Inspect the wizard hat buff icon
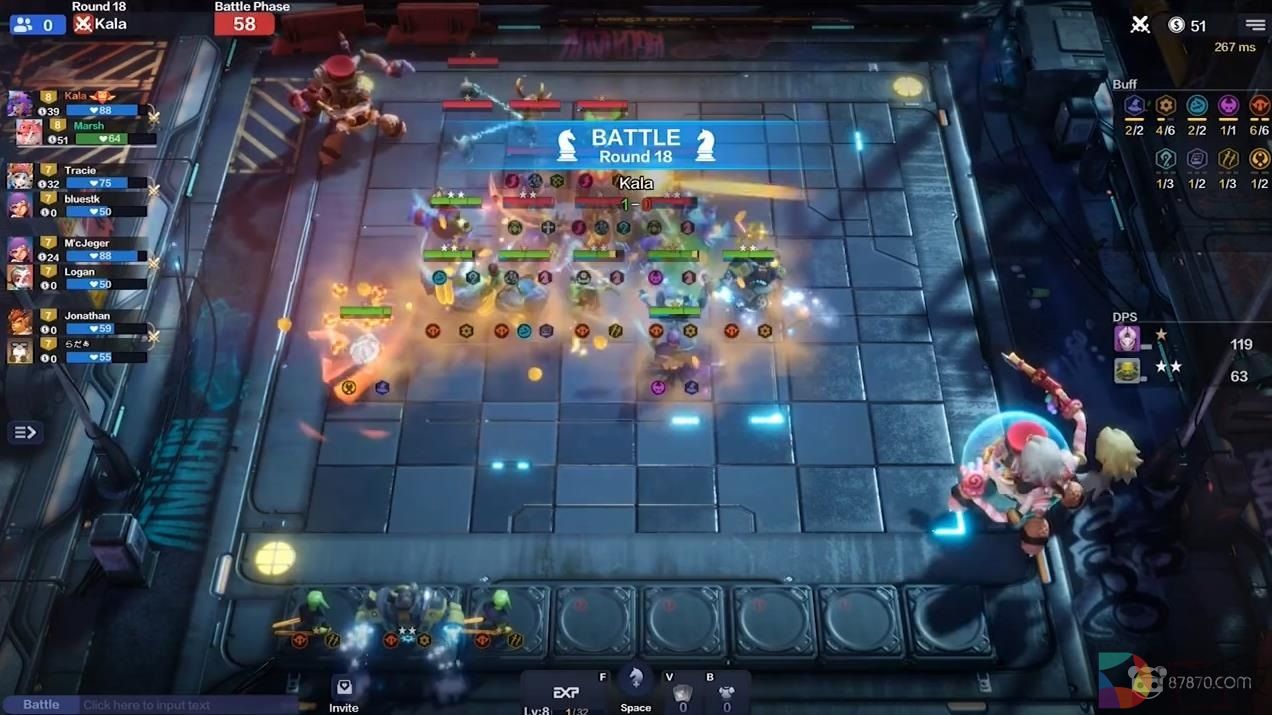Image resolution: width=1272 pixels, height=715 pixels. point(1134,106)
